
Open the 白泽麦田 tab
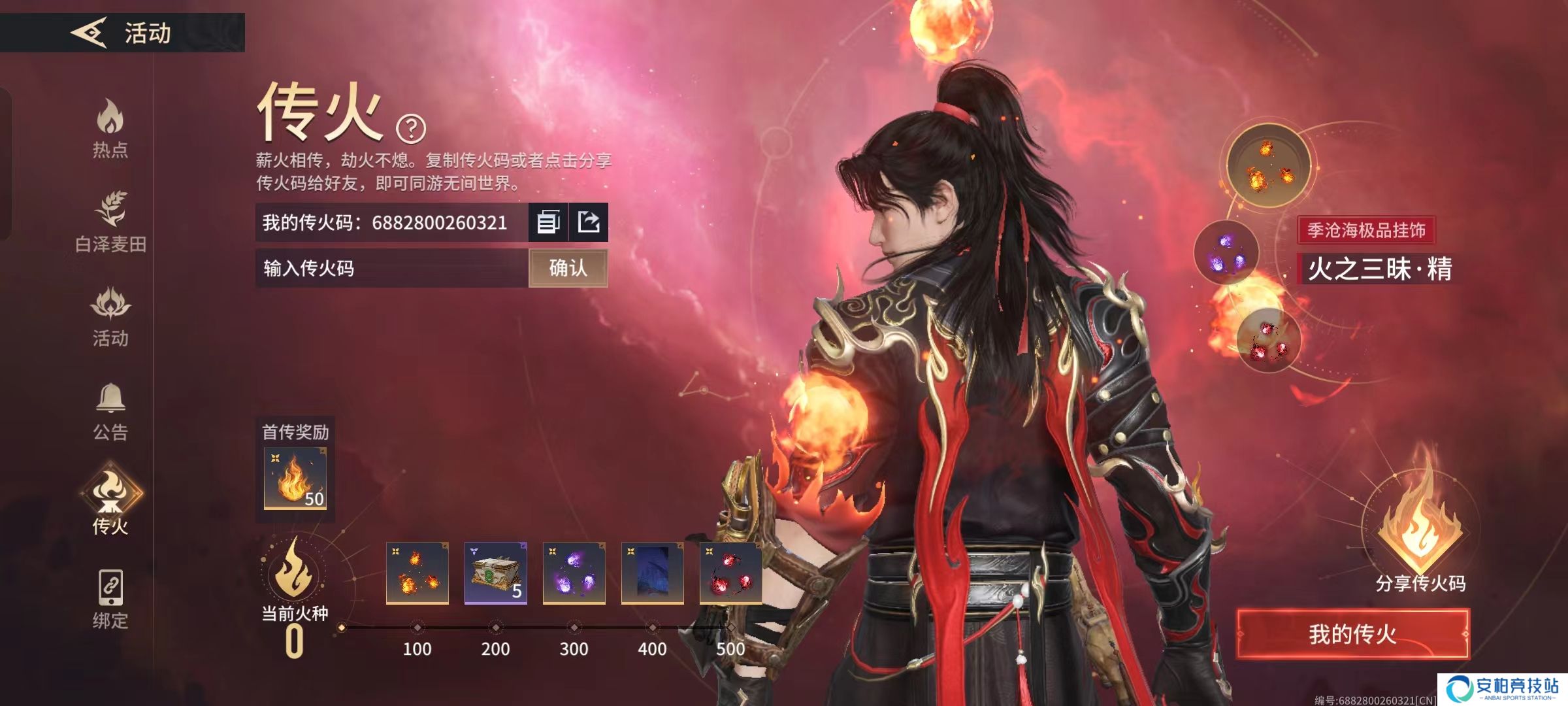click(110, 221)
